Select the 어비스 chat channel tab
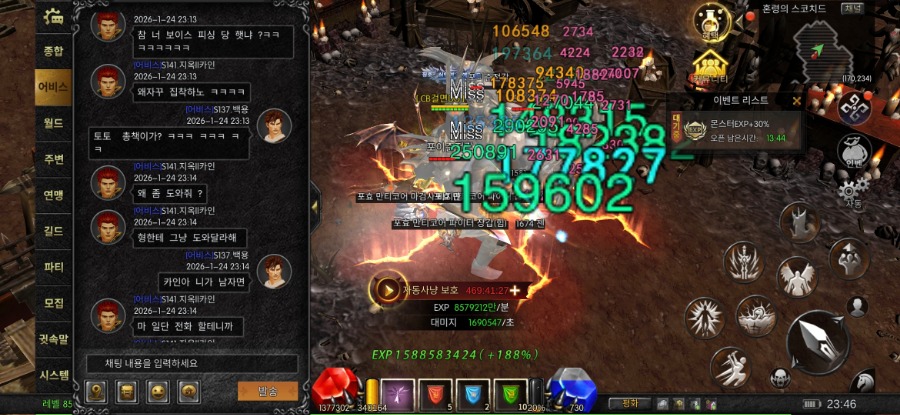900x415 pixels. coord(53,87)
